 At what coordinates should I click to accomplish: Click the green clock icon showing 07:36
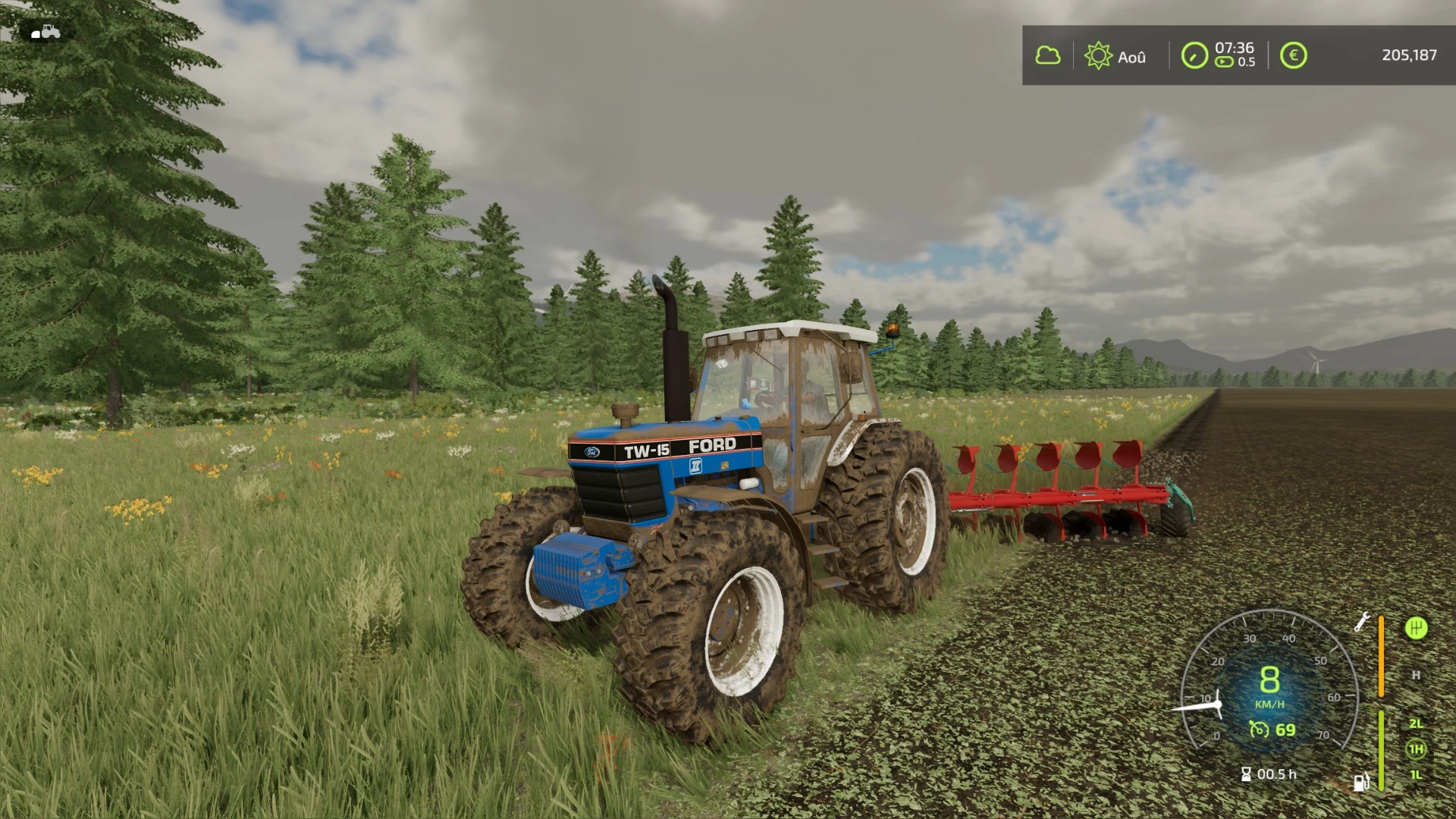point(1195,55)
